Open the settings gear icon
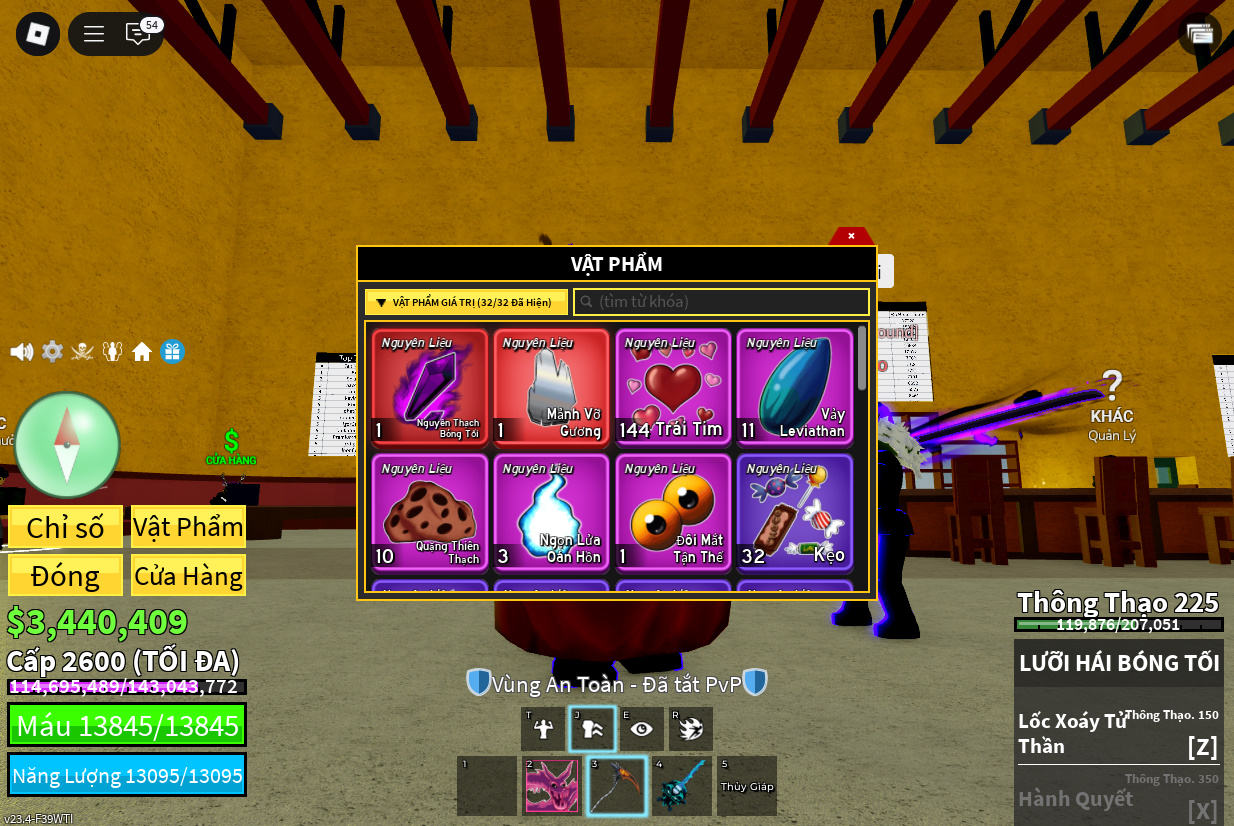The height and width of the screenshot is (826, 1234). (52, 352)
